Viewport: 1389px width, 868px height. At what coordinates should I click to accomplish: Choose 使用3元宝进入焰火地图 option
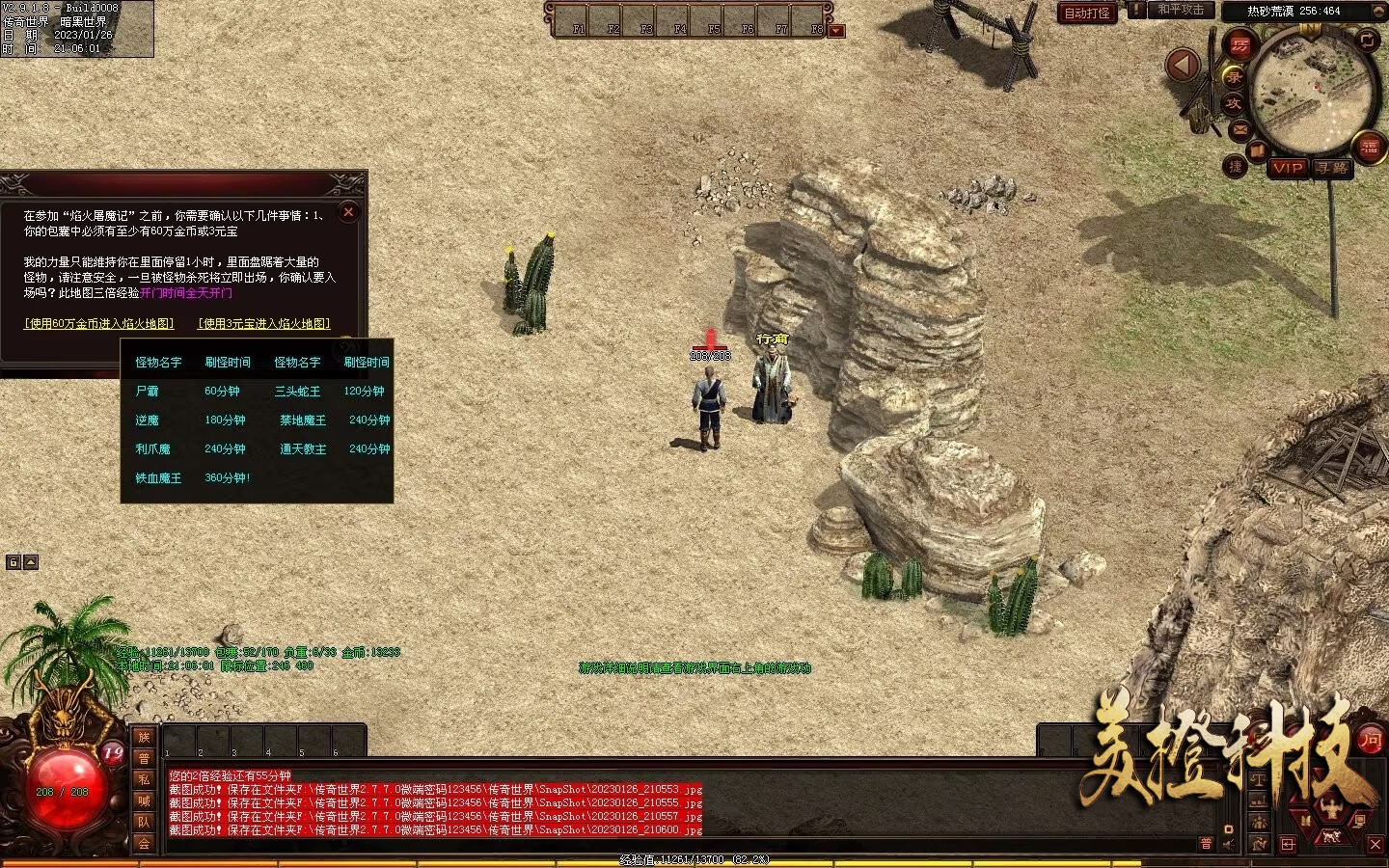[264, 324]
